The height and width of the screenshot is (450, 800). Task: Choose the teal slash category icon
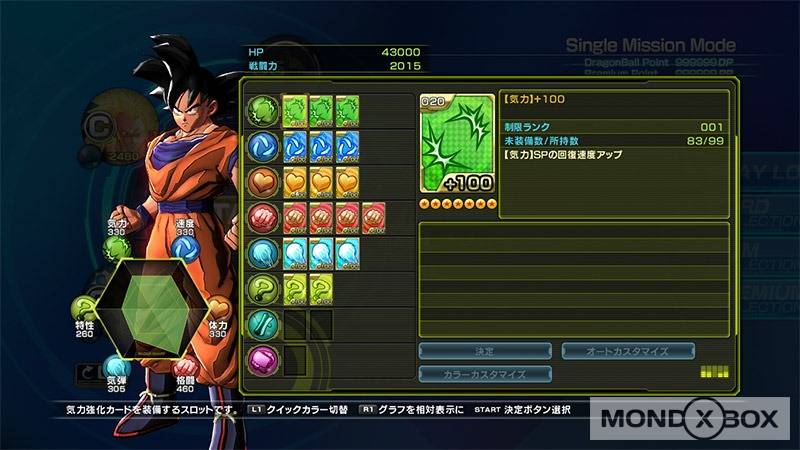[x=264, y=323]
